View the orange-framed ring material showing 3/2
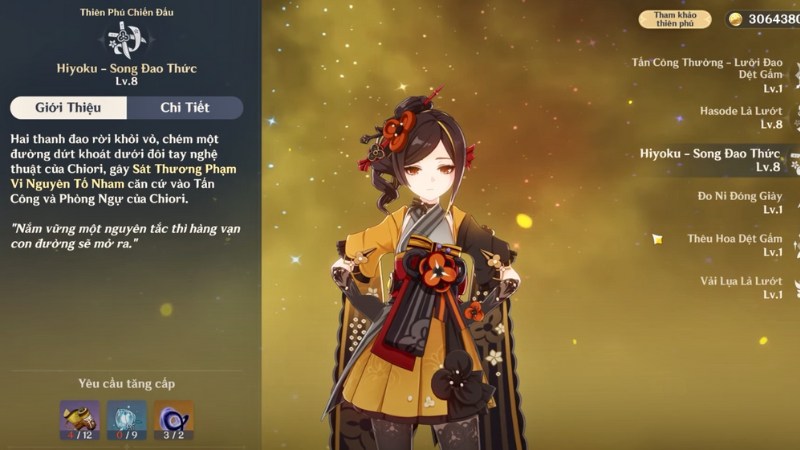The height and width of the screenshot is (450, 800). point(174,420)
